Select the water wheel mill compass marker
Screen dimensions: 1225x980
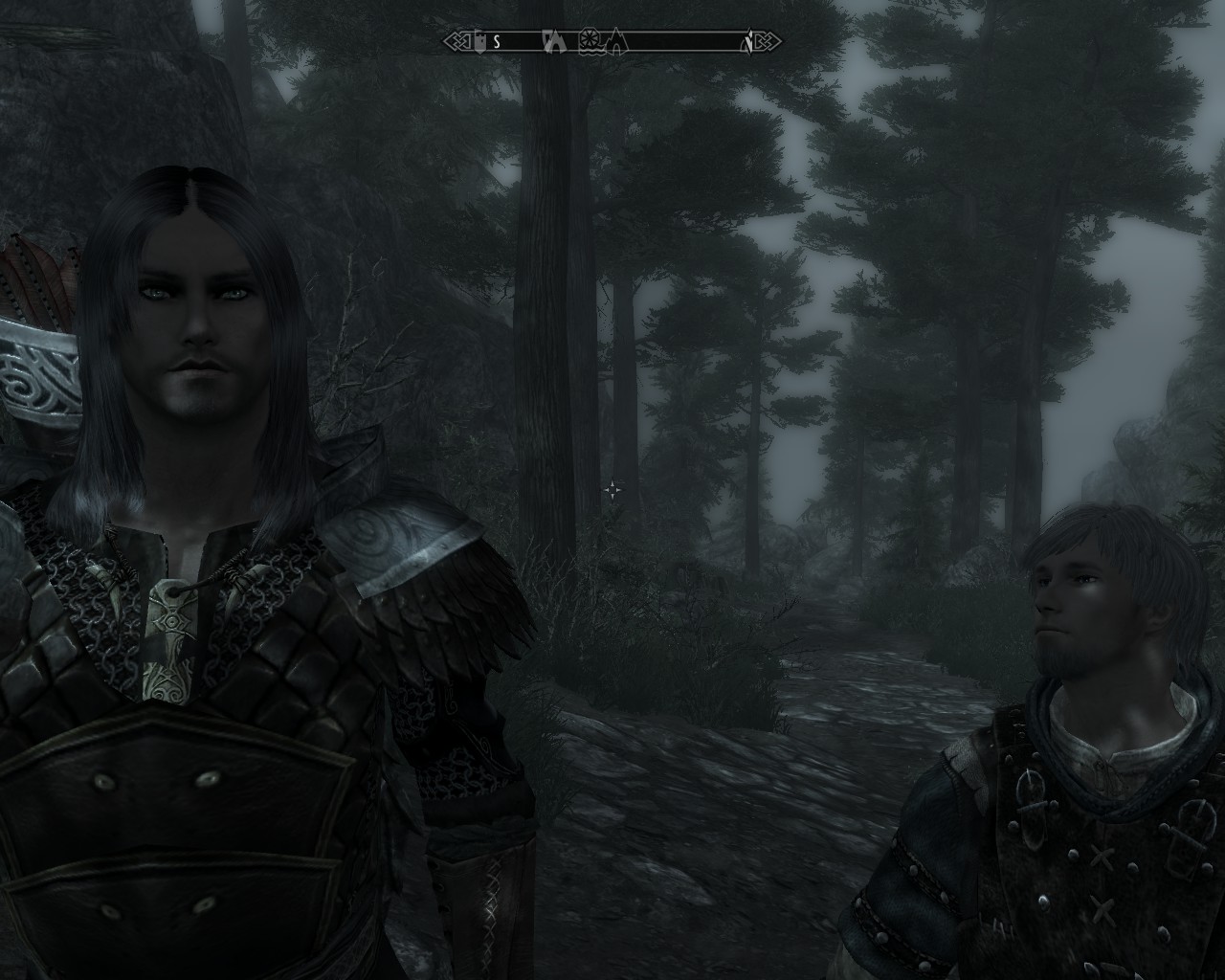tap(589, 41)
